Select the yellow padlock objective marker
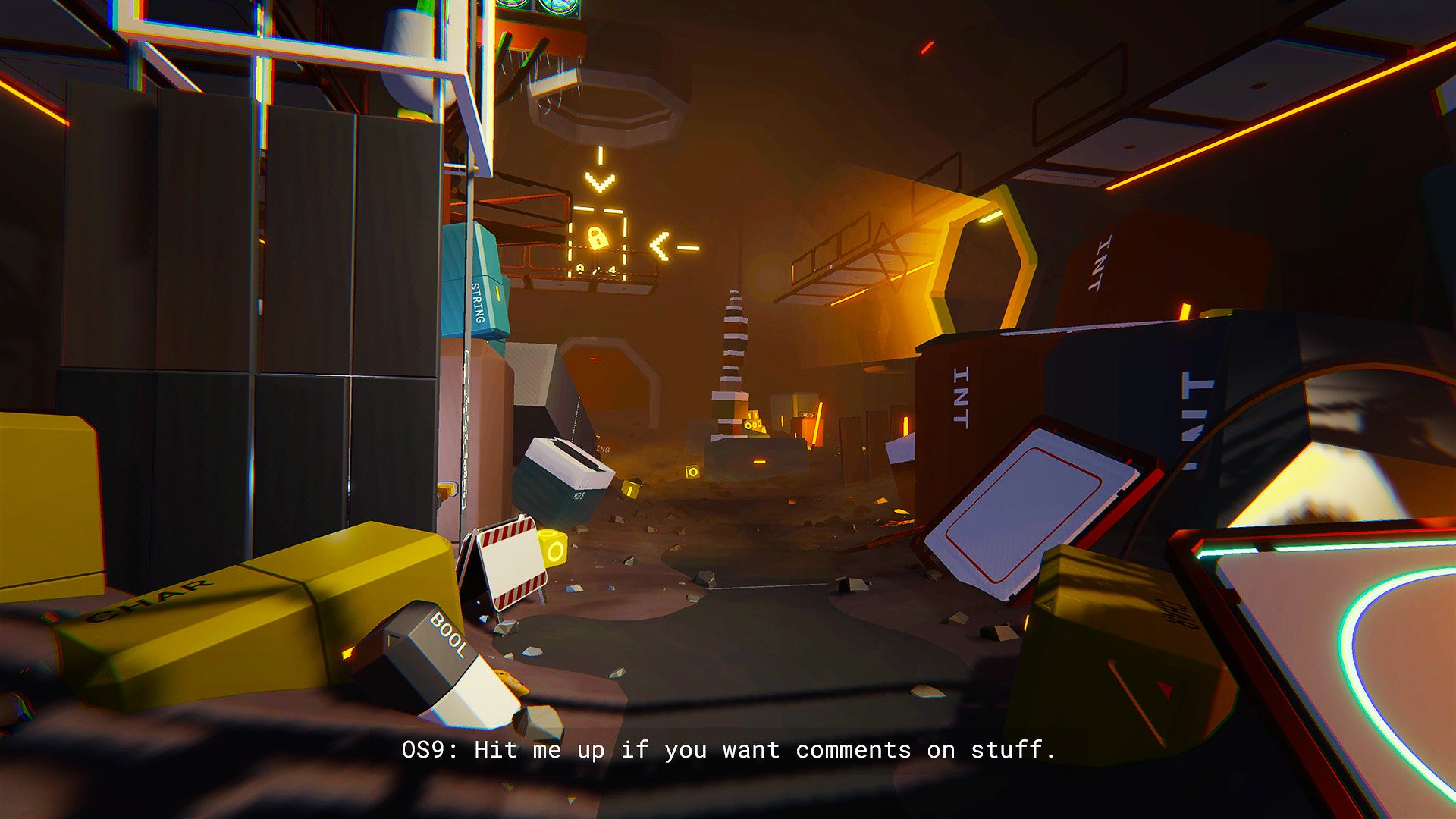This screenshot has height=819, width=1456. [x=598, y=239]
